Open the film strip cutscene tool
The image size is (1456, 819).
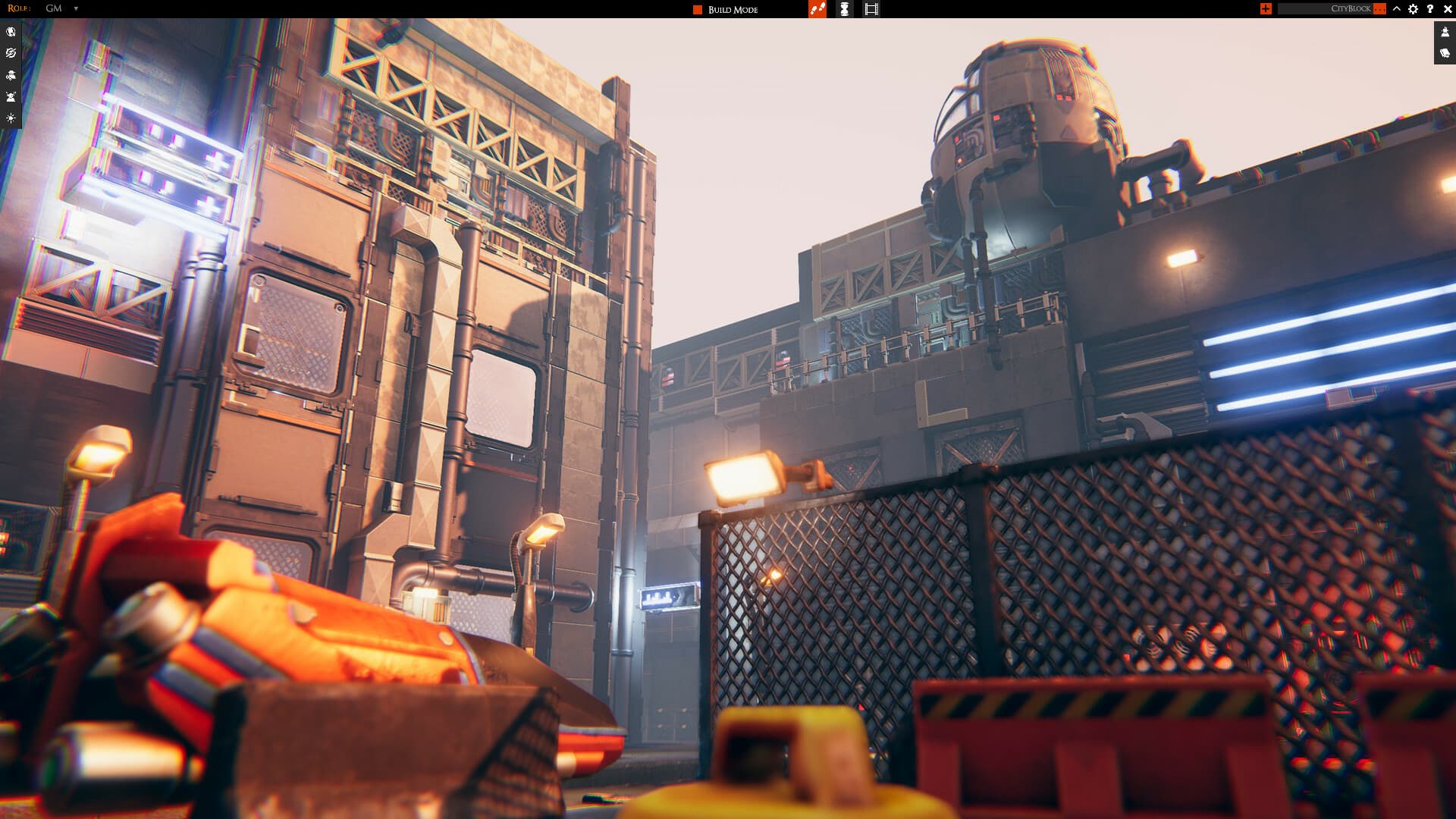pos(871,9)
